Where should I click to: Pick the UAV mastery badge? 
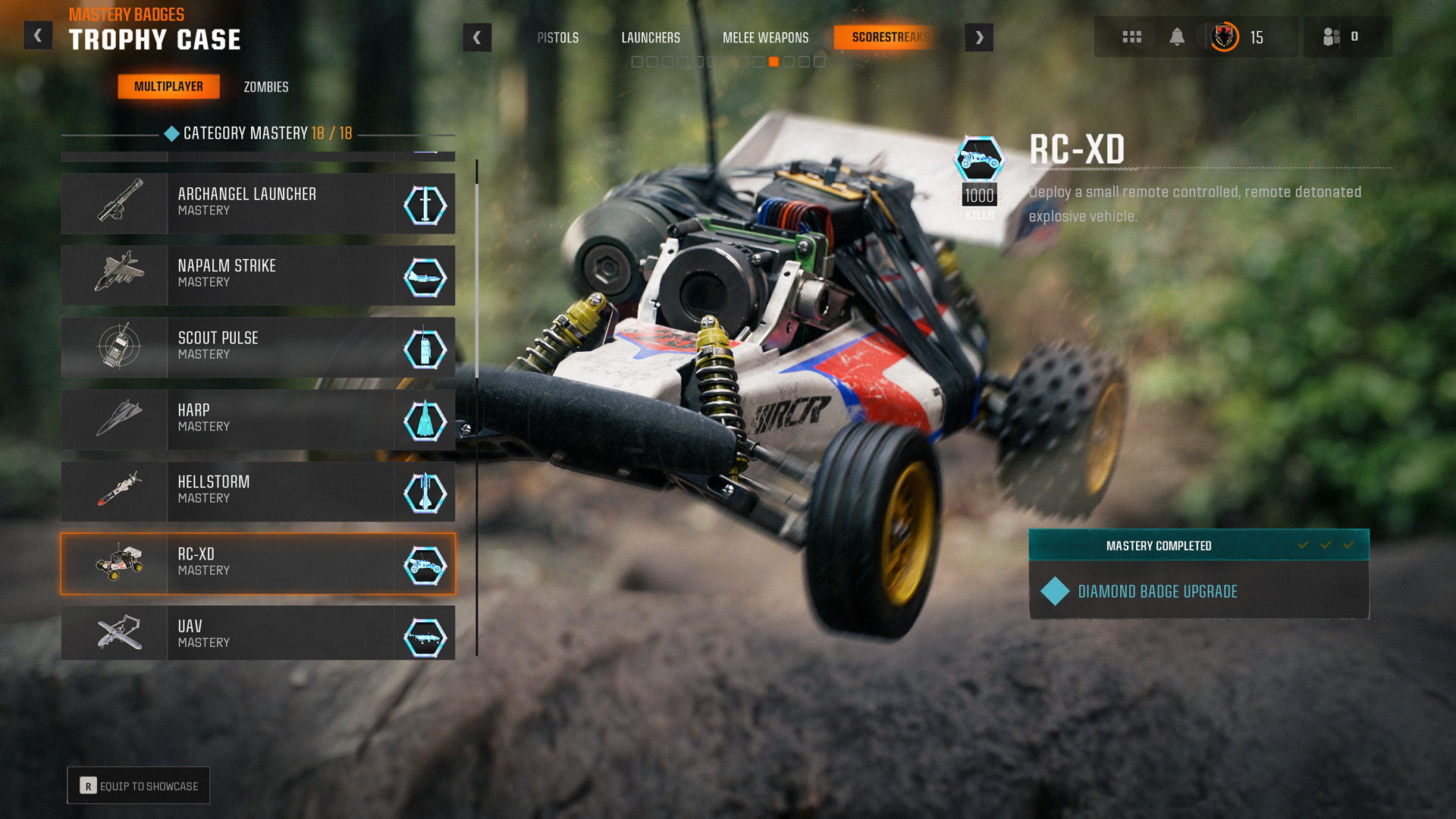(258, 633)
